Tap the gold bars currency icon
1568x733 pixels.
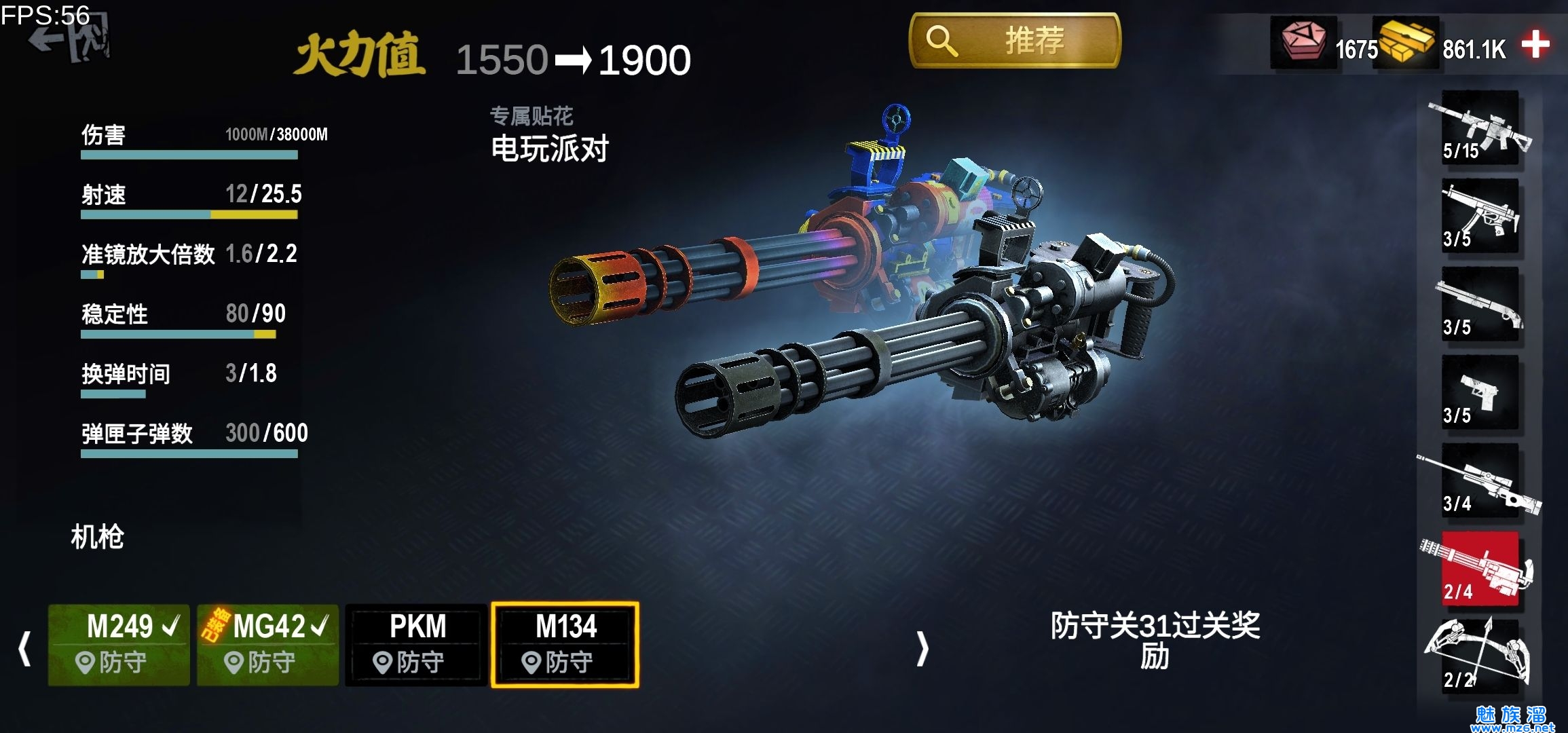click(x=1406, y=42)
